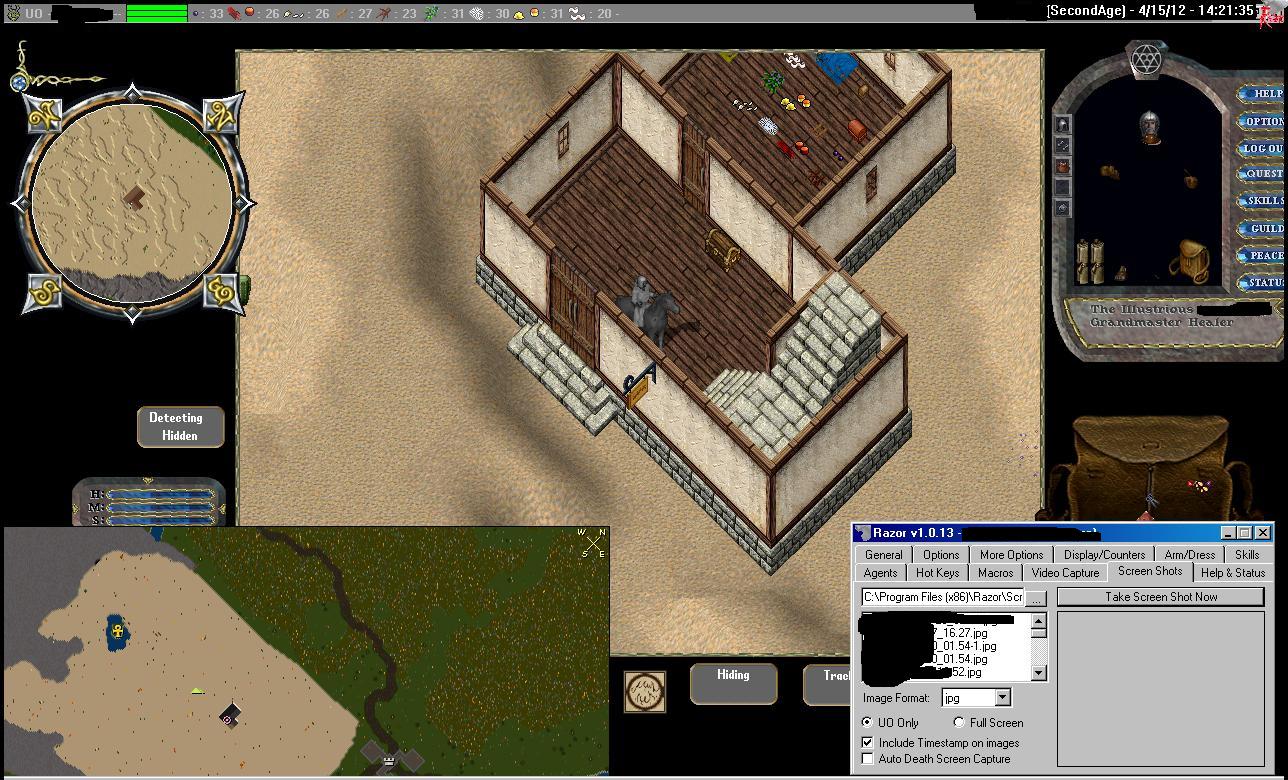The image size is (1288, 780).
Task: Open the Hot Keys tab
Action: pyautogui.click(x=937, y=573)
